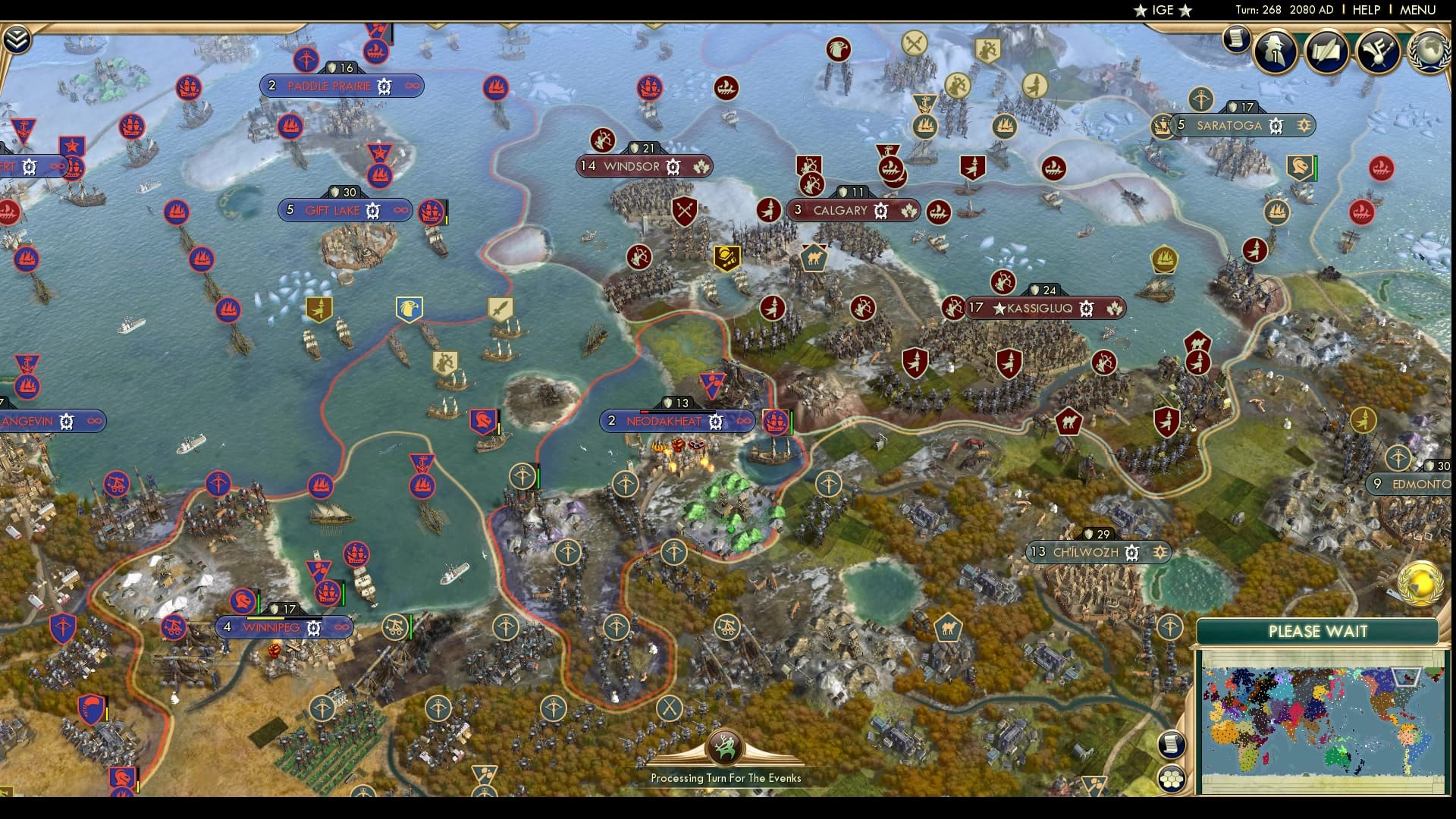Open the HELP screen
The image size is (1456, 819).
click(1365, 11)
